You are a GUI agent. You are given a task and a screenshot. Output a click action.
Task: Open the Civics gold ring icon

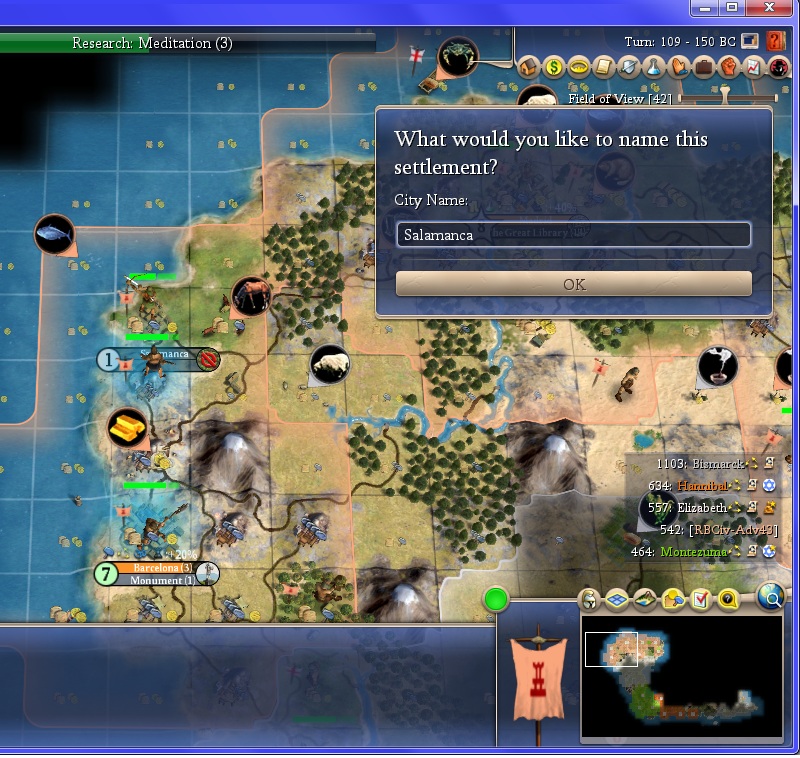578,68
